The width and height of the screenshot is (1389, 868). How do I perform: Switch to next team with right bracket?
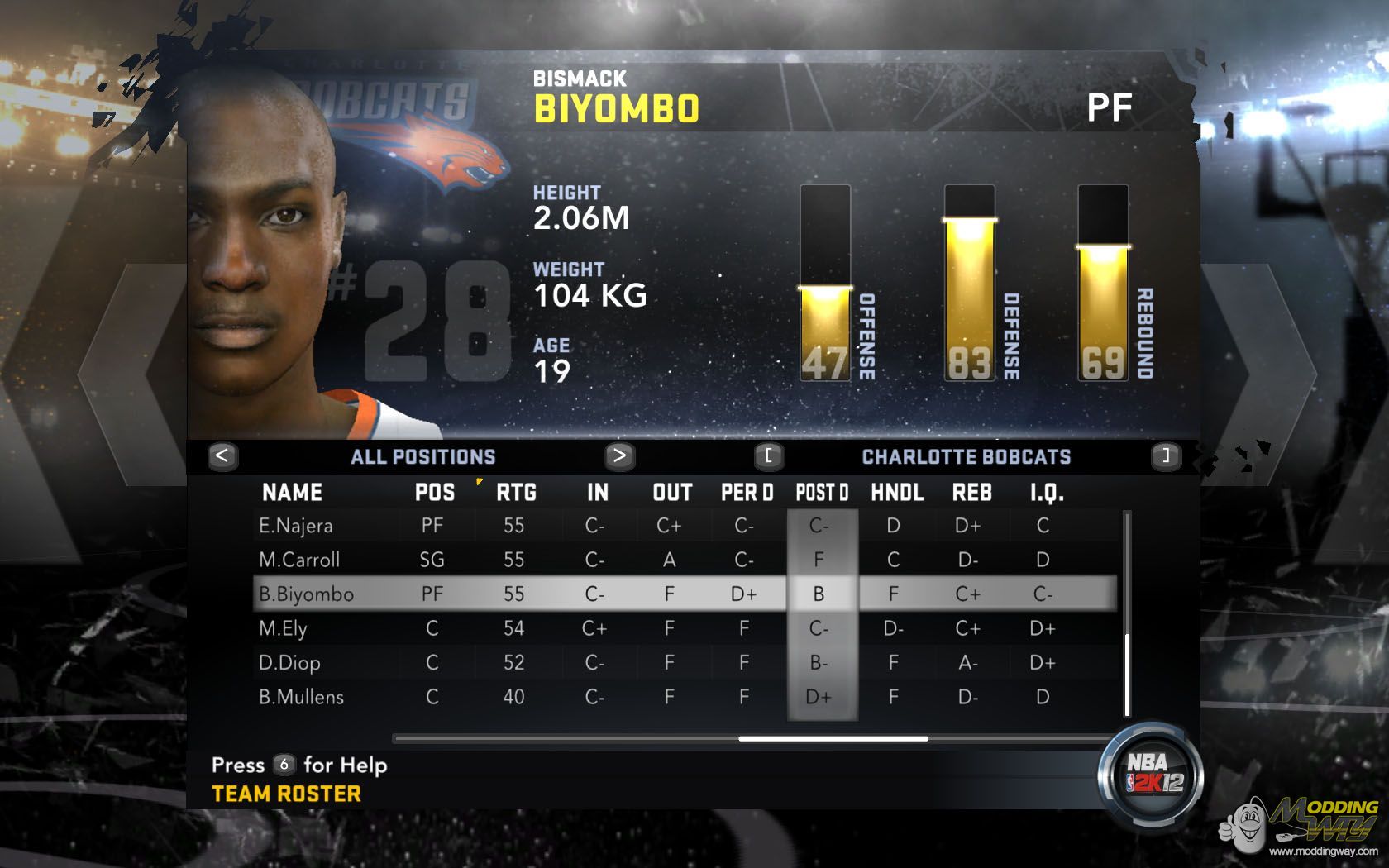tap(1166, 455)
